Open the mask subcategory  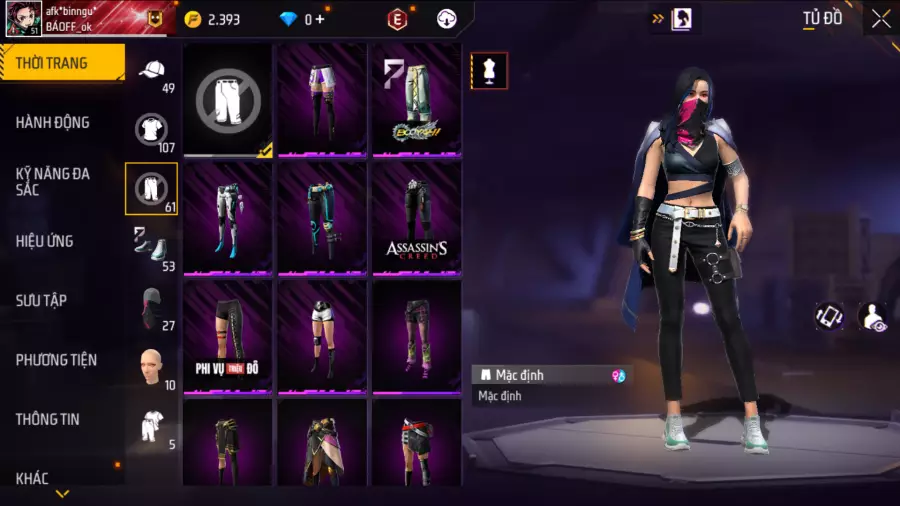pyautogui.click(x=151, y=306)
